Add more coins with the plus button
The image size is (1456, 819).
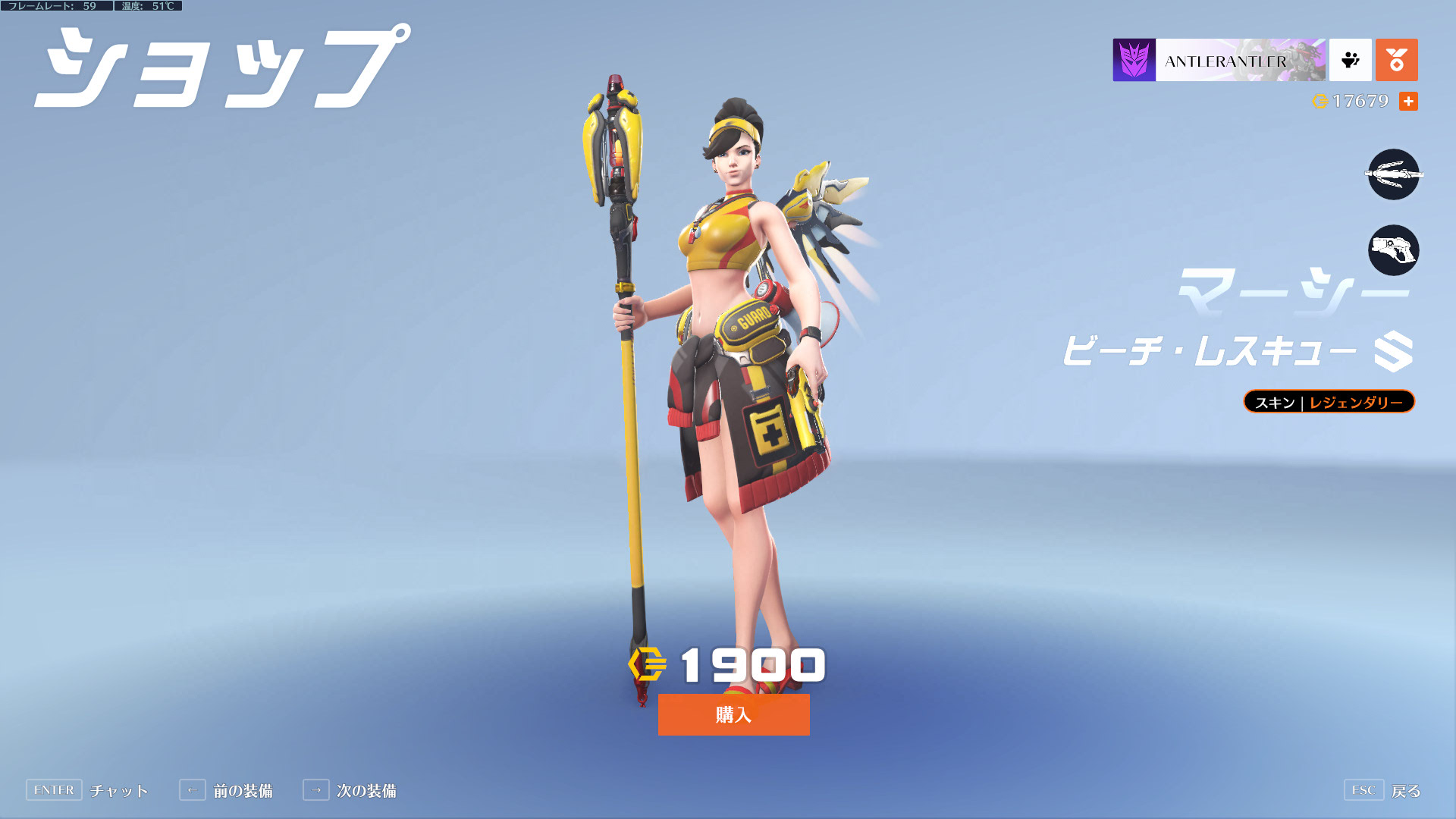click(1408, 101)
